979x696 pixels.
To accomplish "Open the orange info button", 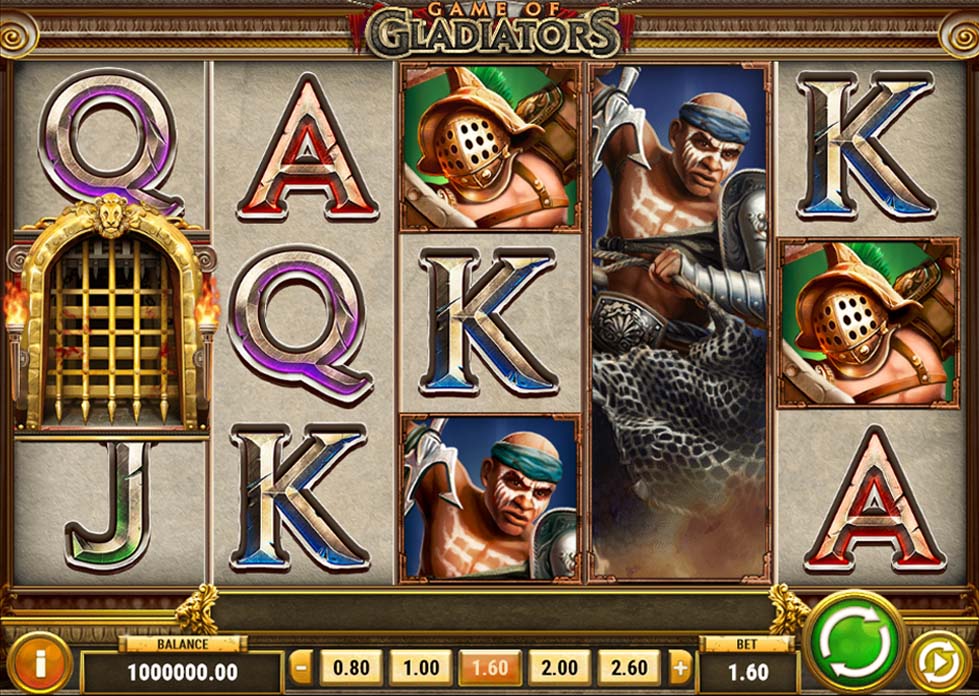I will click(38, 663).
